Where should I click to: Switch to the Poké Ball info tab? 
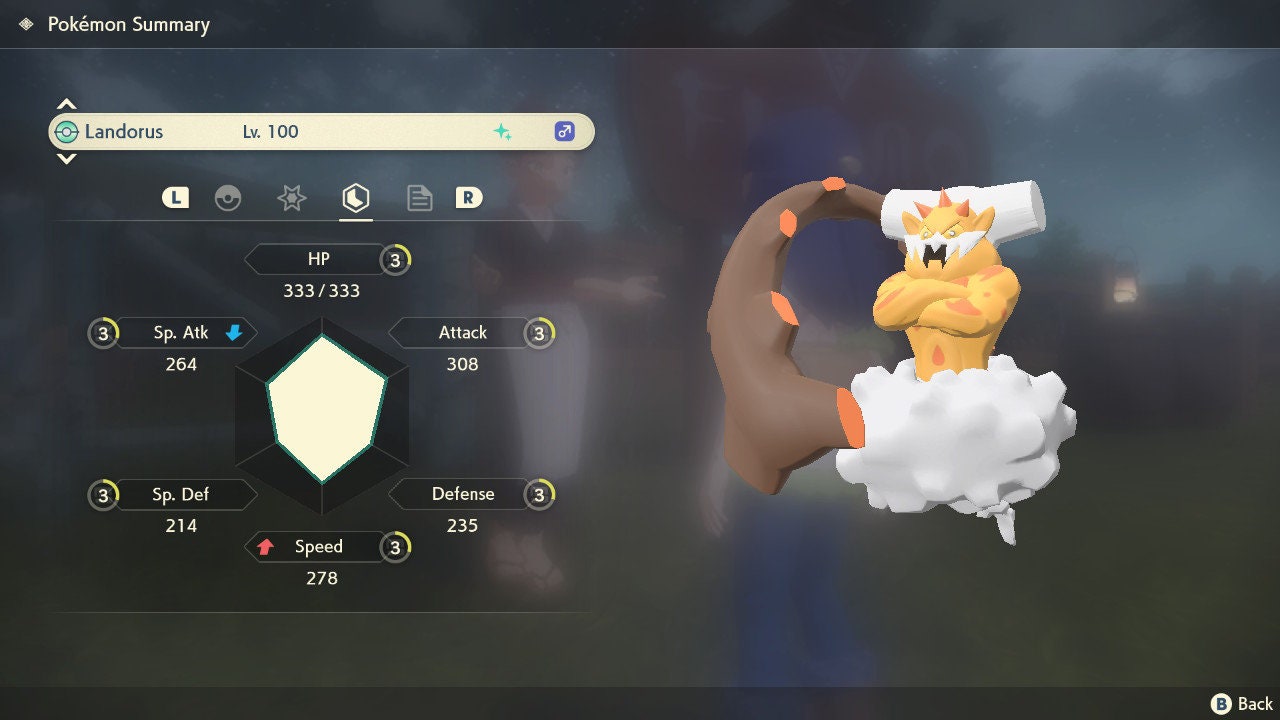228,198
